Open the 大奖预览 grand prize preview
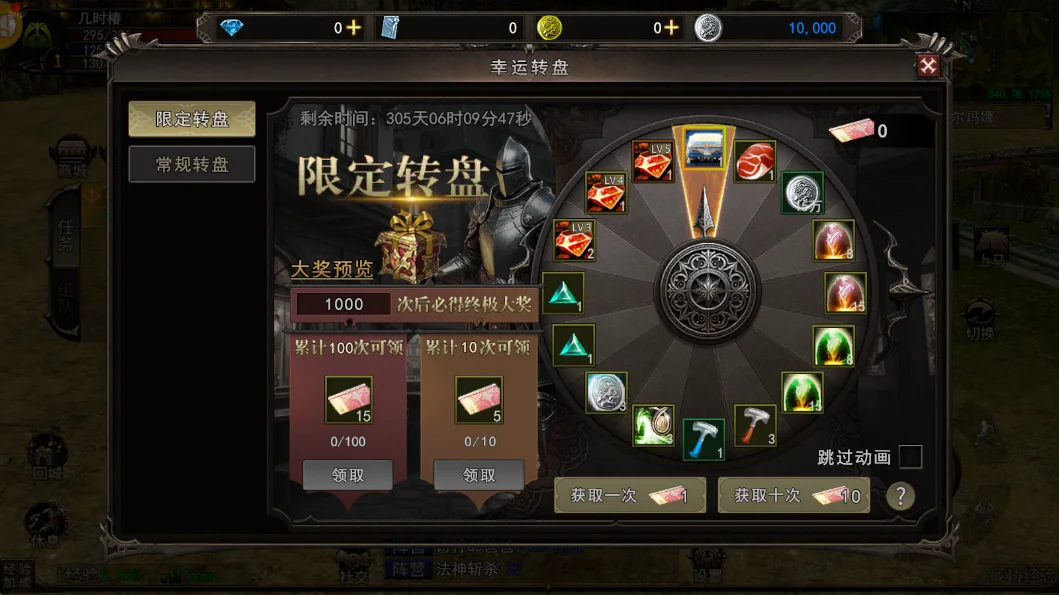The image size is (1059, 595). pyautogui.click(x=331, y=270)
